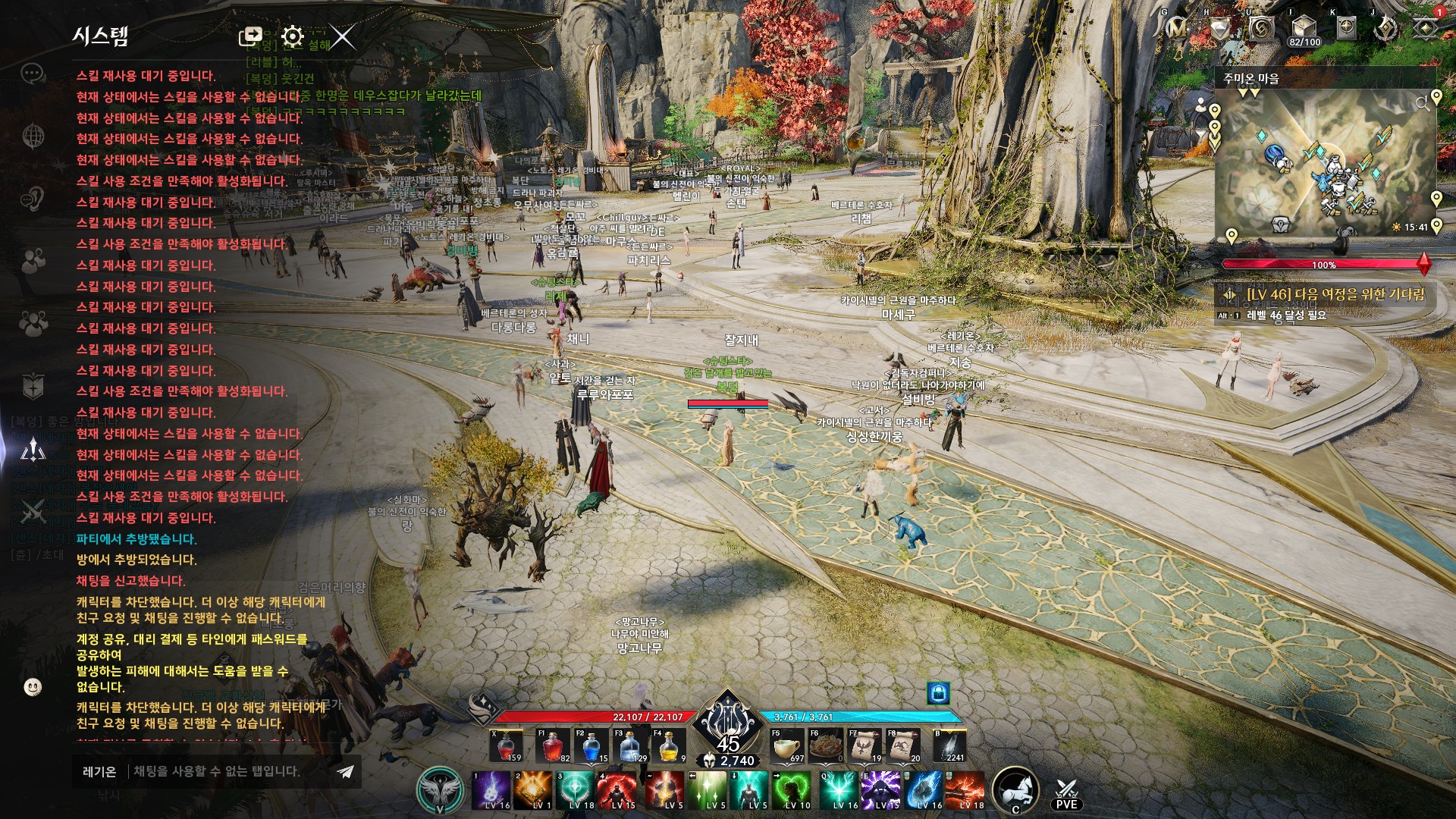The image size is (1456, 819).
Task: Cast the purple lightning E skill
Action: (880, 791)
